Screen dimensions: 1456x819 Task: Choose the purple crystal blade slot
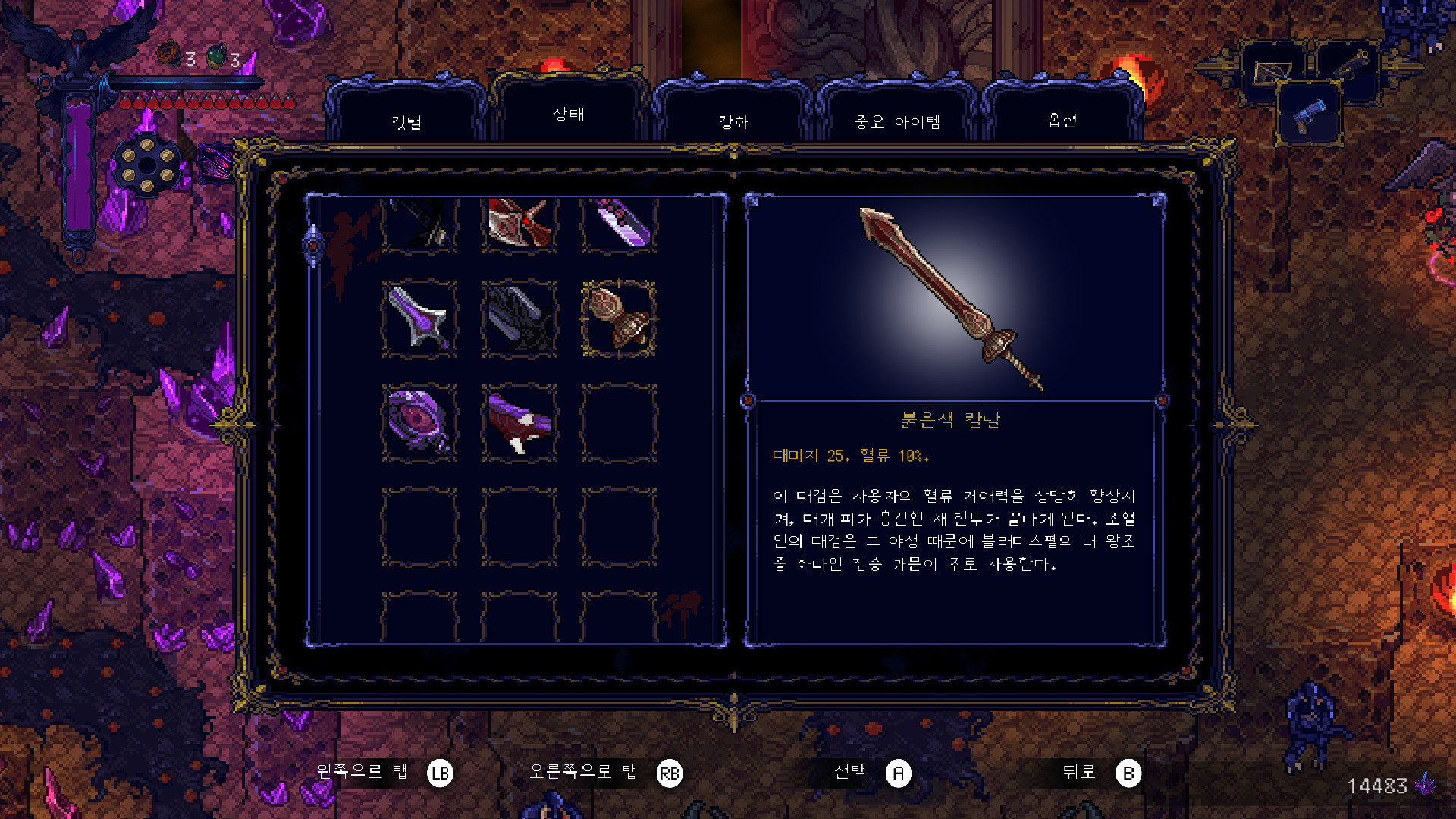coord(619,224)
